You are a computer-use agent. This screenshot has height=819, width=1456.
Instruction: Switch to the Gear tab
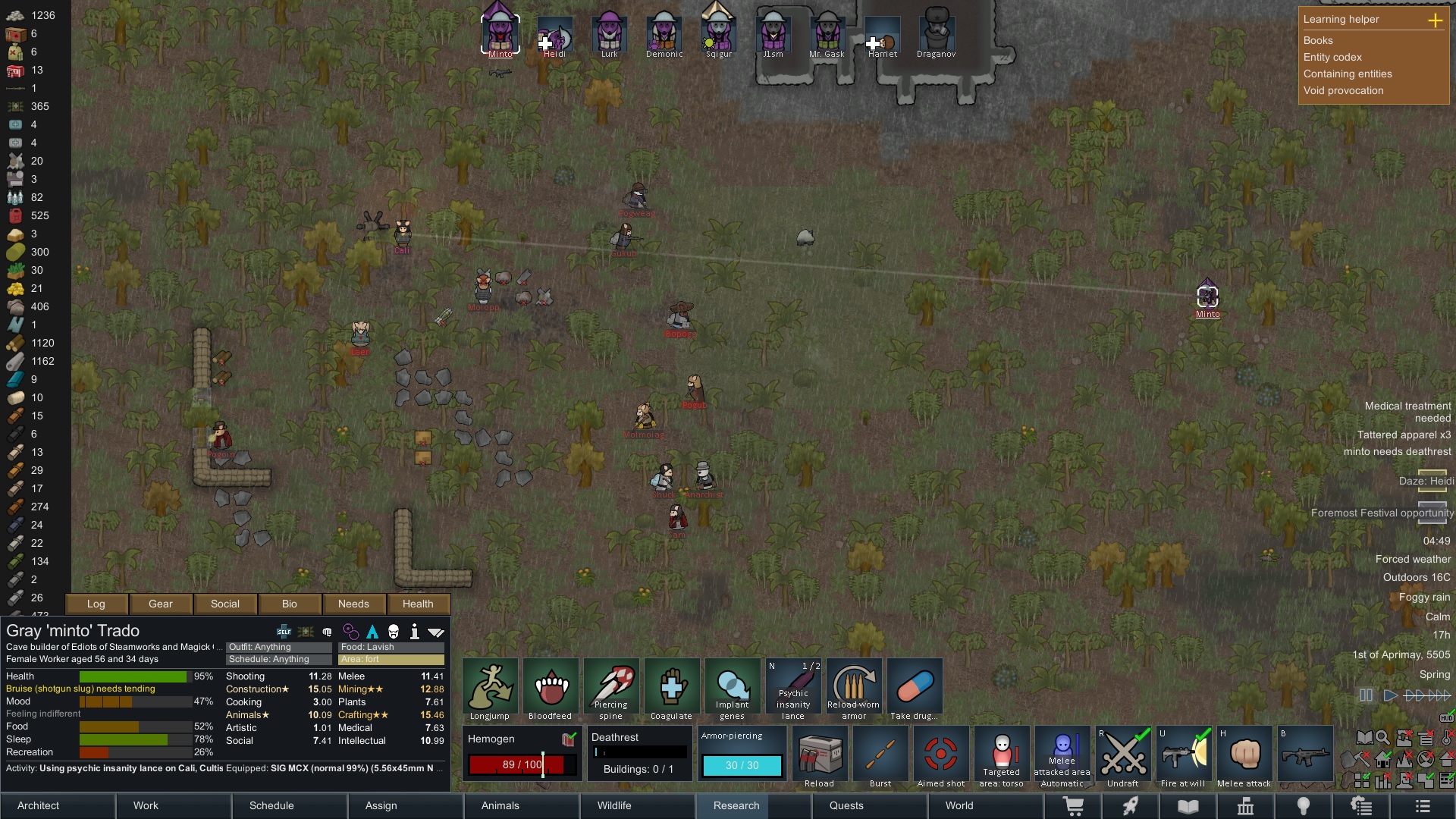click(161, 604)
